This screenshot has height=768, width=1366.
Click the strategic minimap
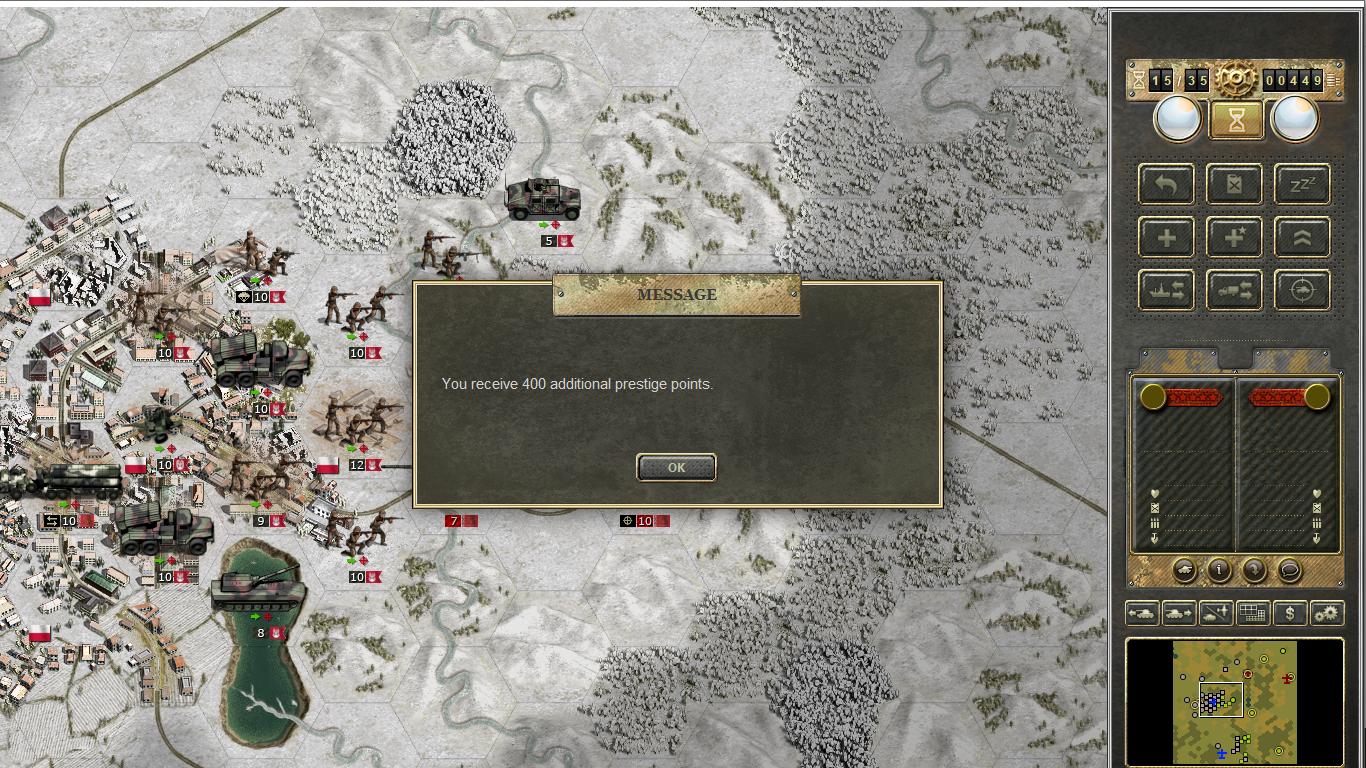tap(1235, 702)
